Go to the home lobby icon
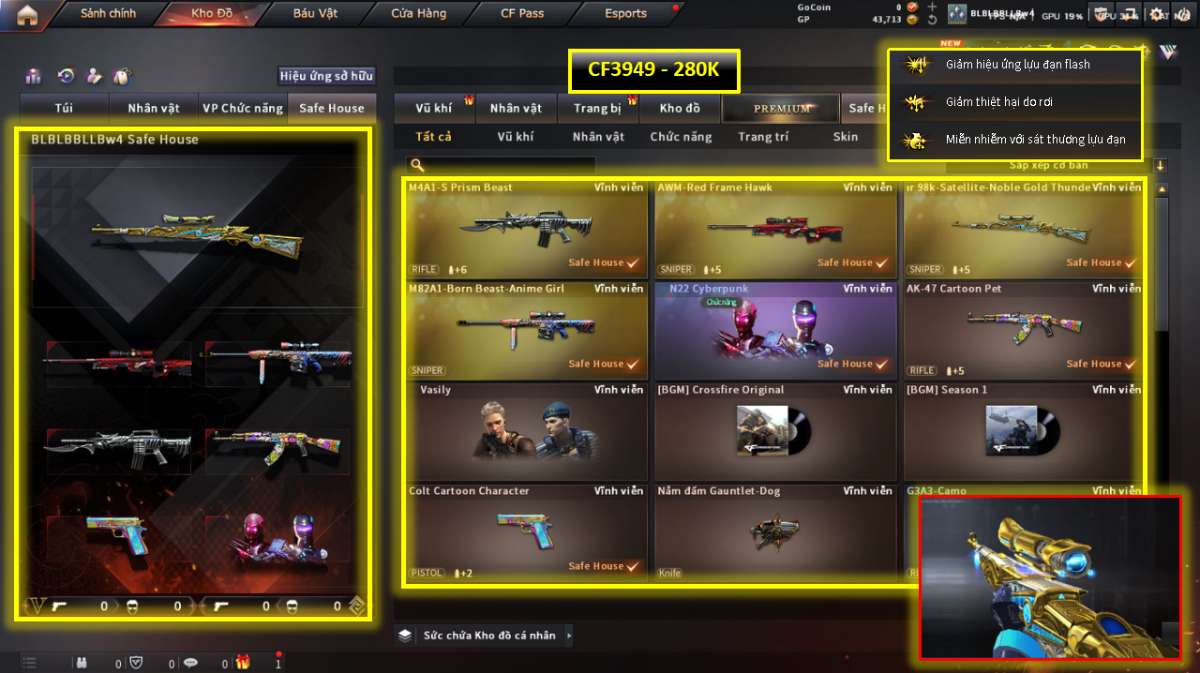Screen dimensions: 1200x673 (x=27, y=14)
